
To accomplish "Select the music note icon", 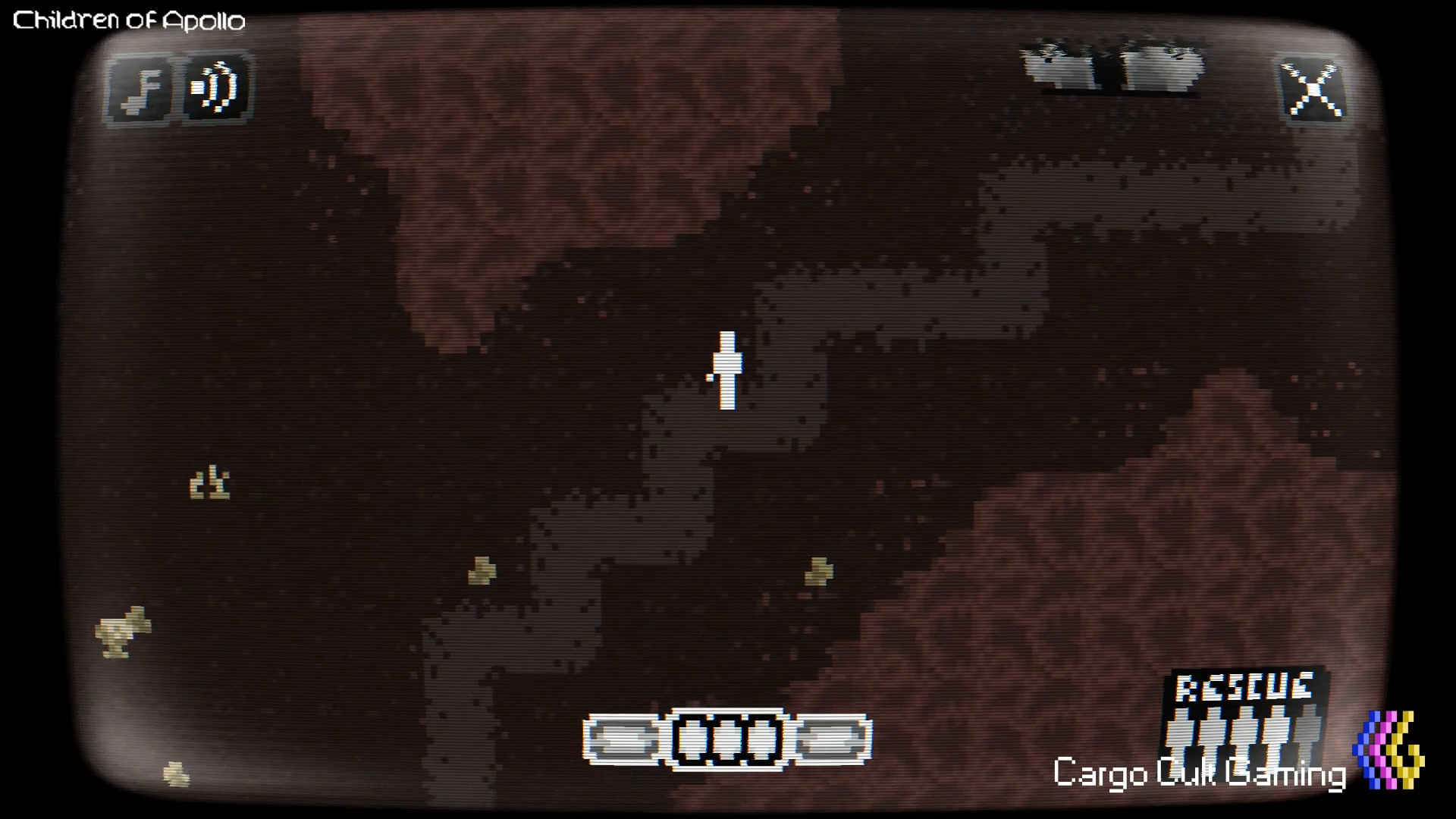I will 140,89.
